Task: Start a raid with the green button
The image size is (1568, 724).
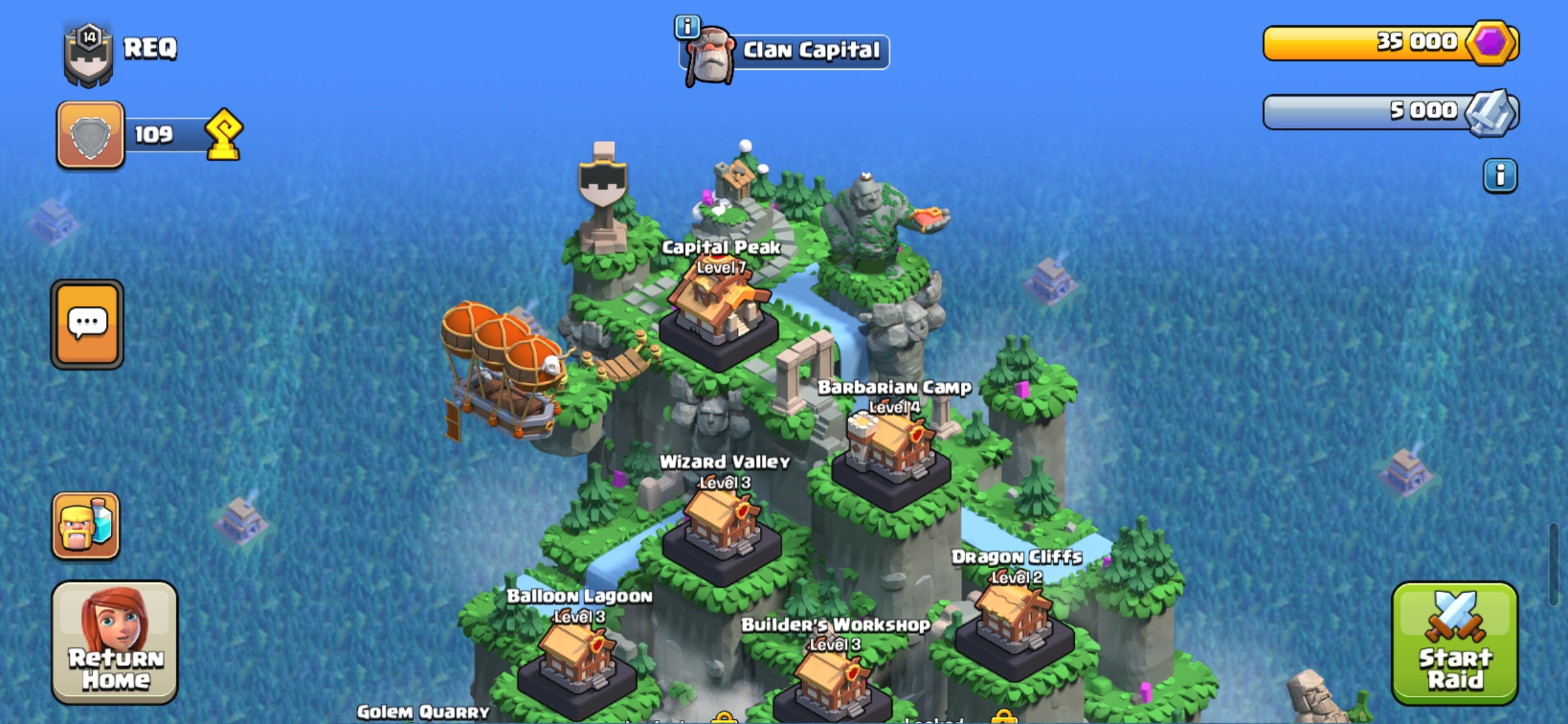Action: click(x=1454, y=642)
